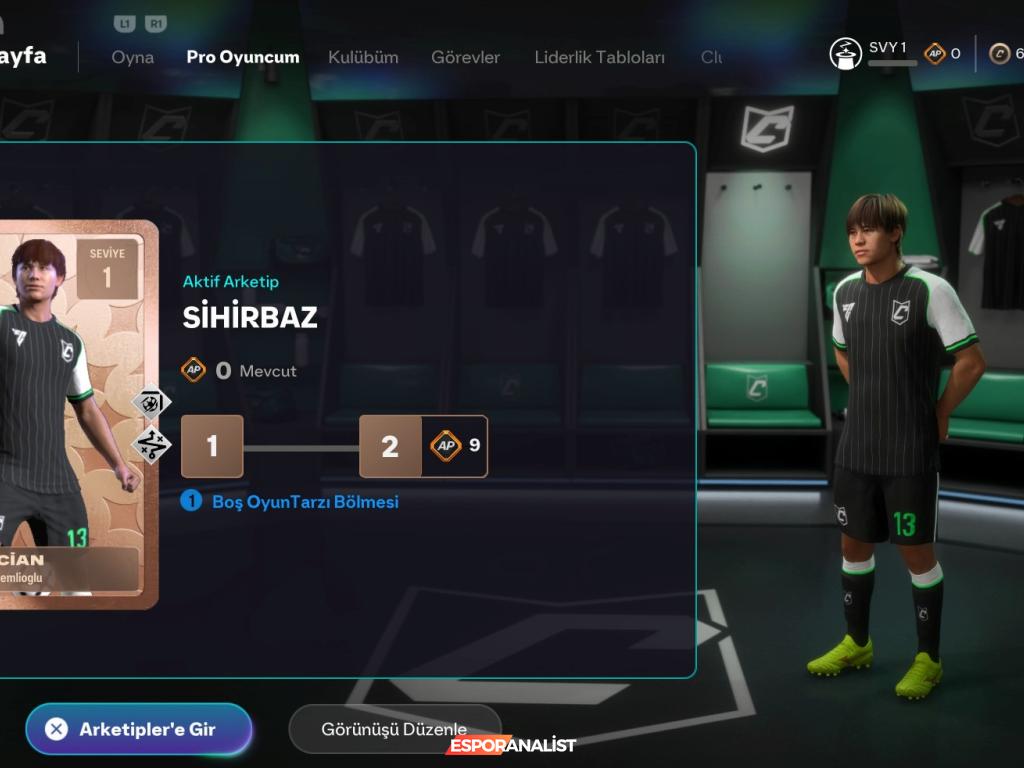Screen dimensions: 1024x768
Task: Click the Arketipler'e Gir button
Action: click(139, 729)
